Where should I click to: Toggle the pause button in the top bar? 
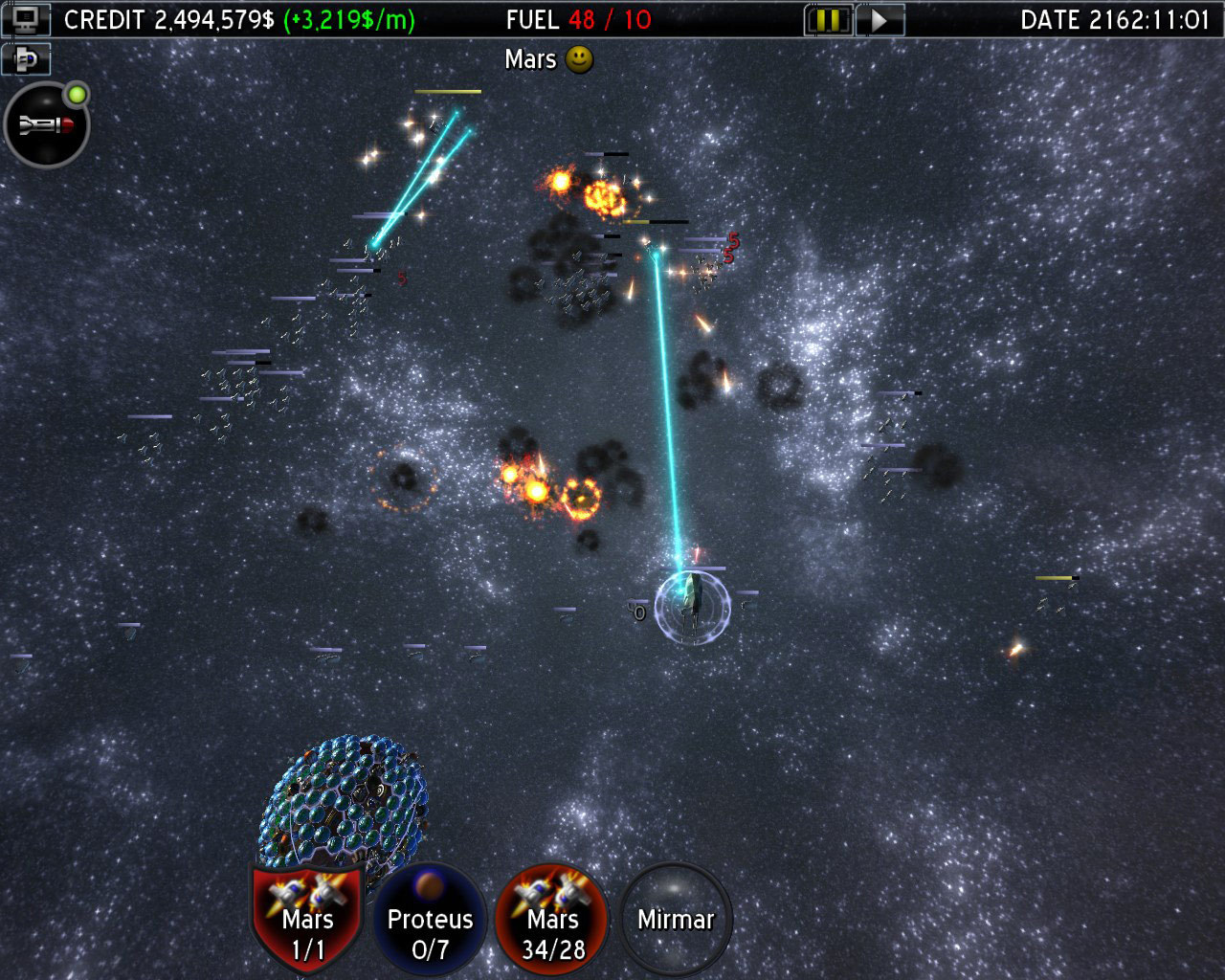[829, 18]
